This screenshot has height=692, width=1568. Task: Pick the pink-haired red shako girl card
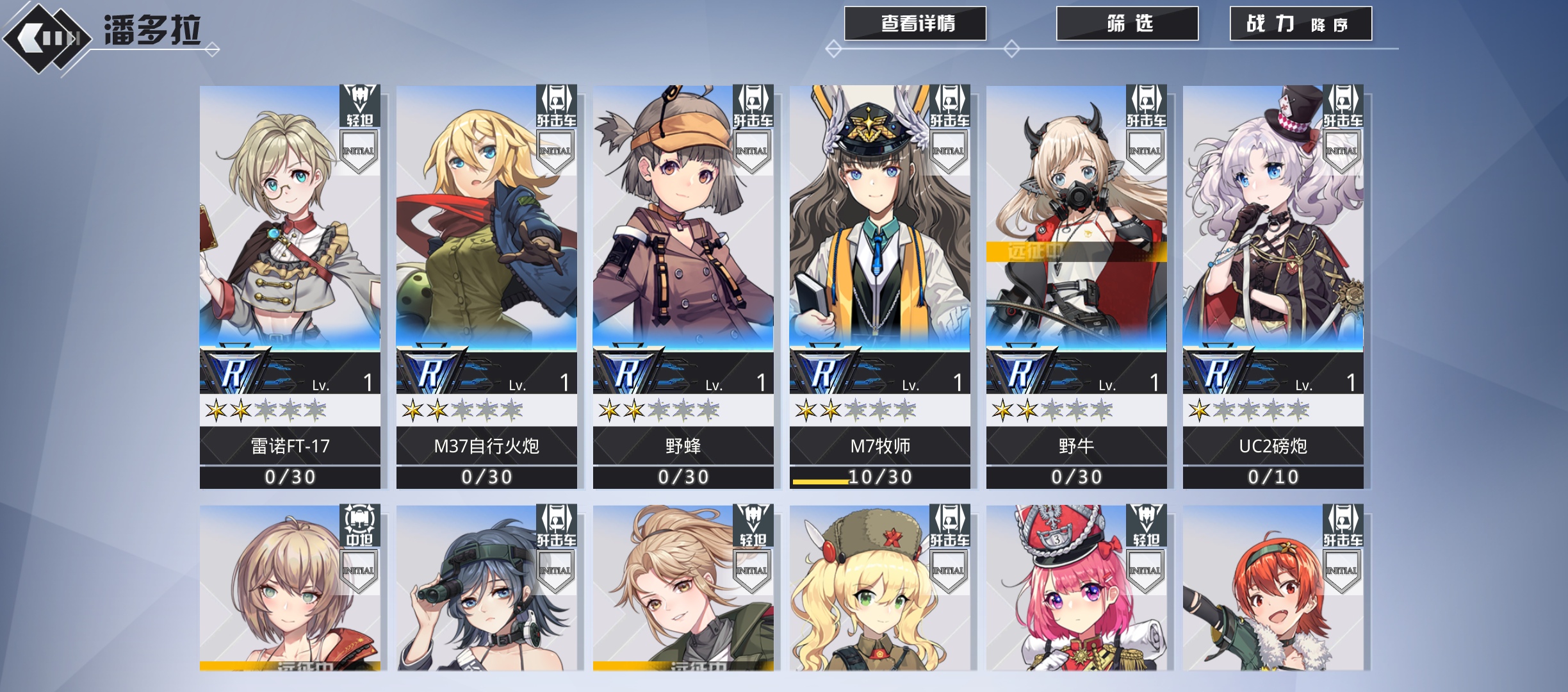pos(1076,589)
